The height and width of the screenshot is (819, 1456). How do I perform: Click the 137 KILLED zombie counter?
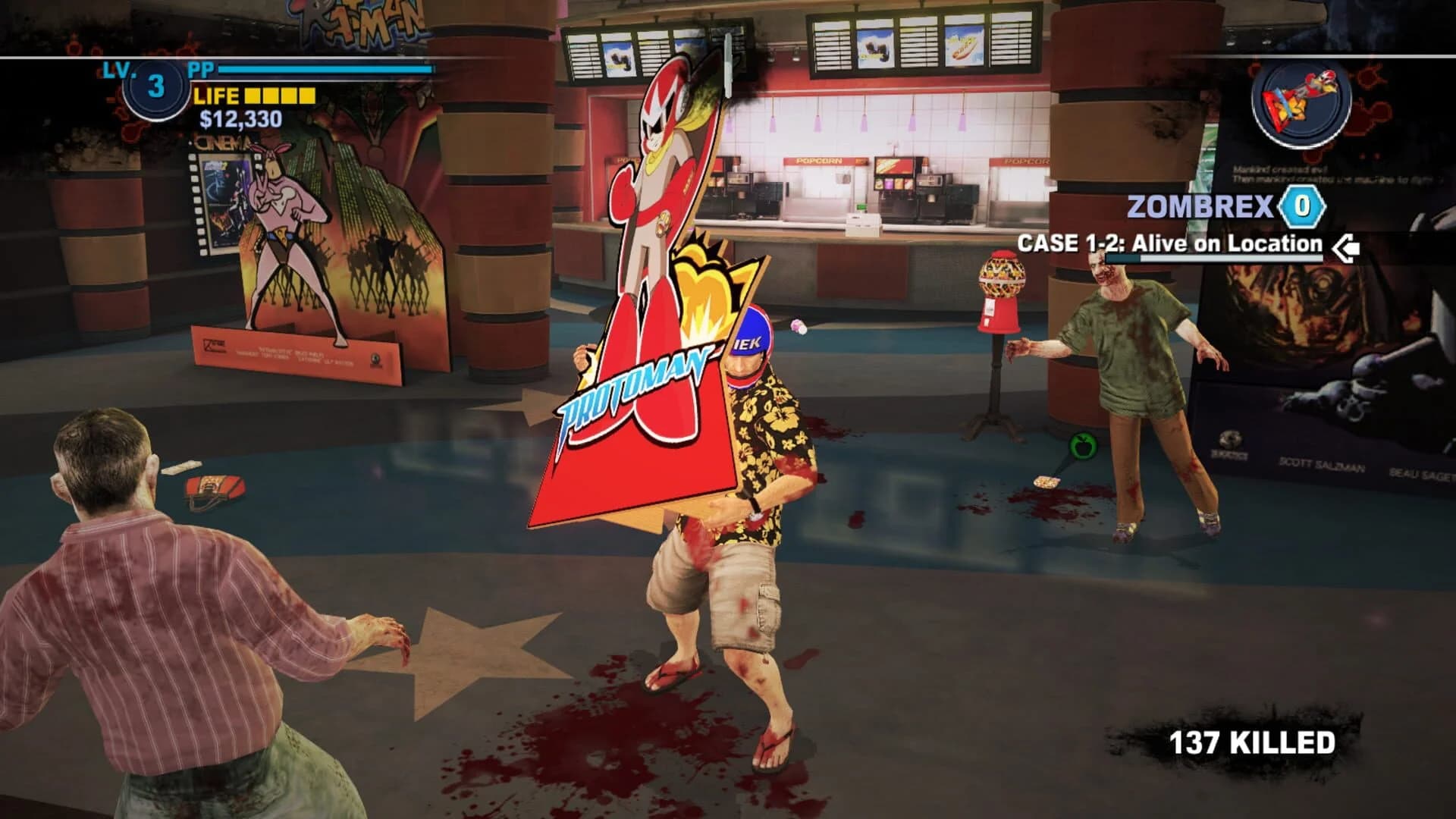(1251, 743)
